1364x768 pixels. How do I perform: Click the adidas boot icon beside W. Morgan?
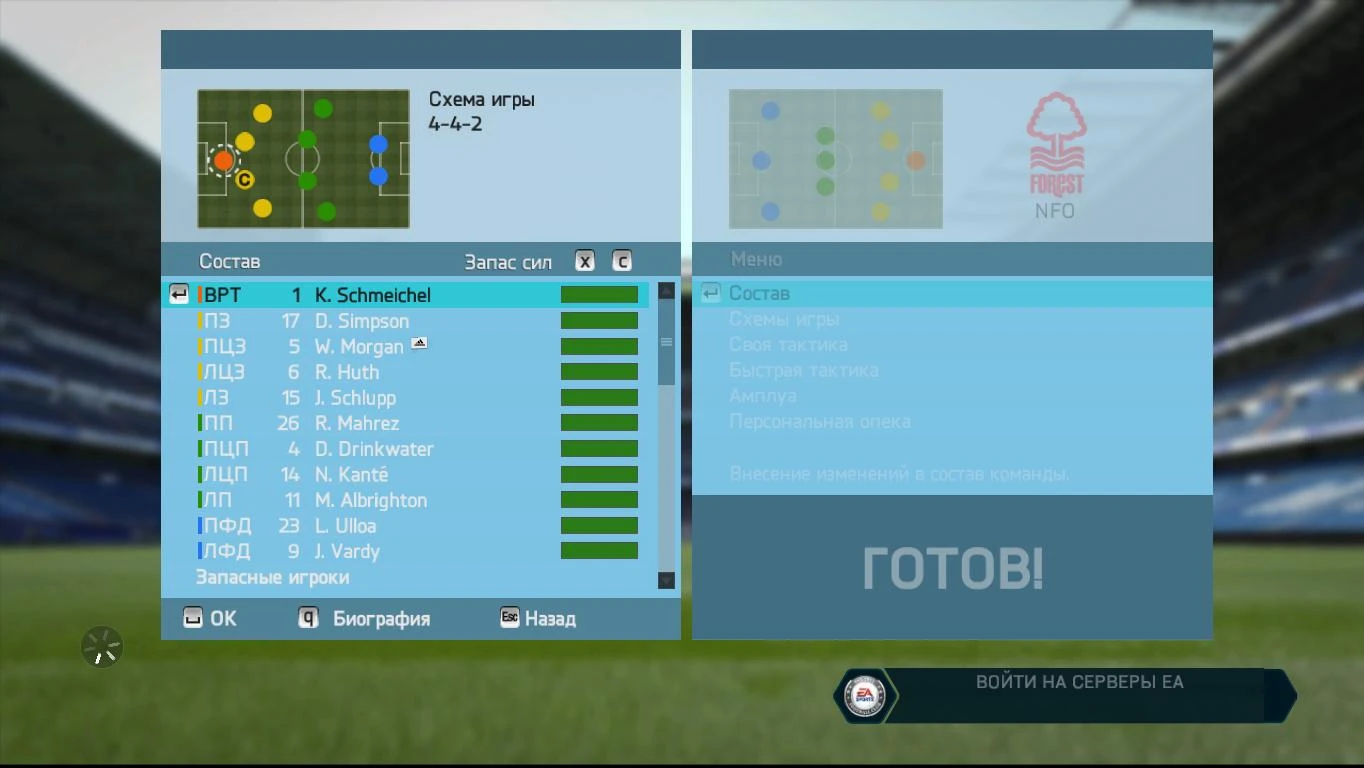point(419,342)
